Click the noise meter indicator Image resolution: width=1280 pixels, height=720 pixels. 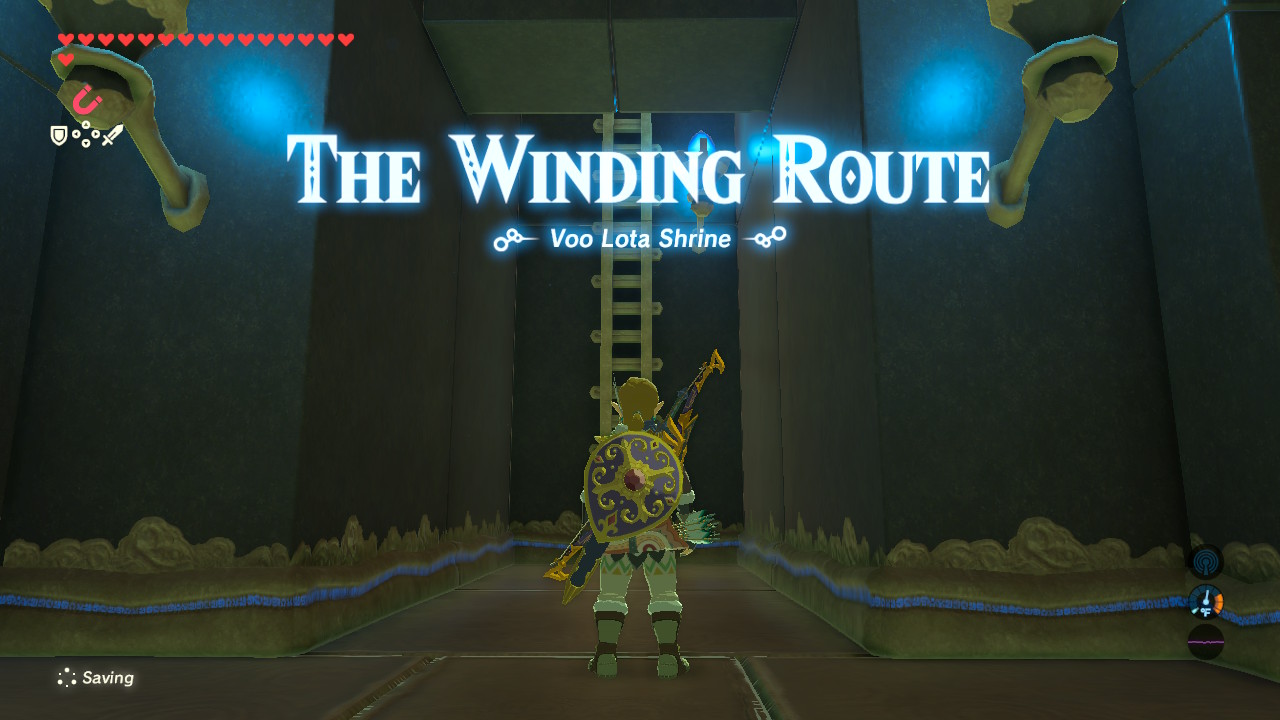[1206, 641]
